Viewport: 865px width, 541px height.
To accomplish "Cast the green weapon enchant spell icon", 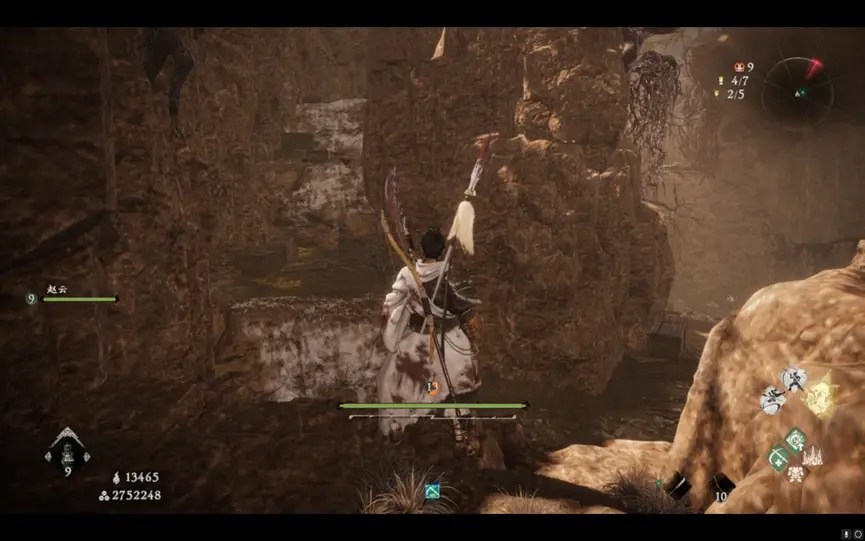I will coord(777,458).
